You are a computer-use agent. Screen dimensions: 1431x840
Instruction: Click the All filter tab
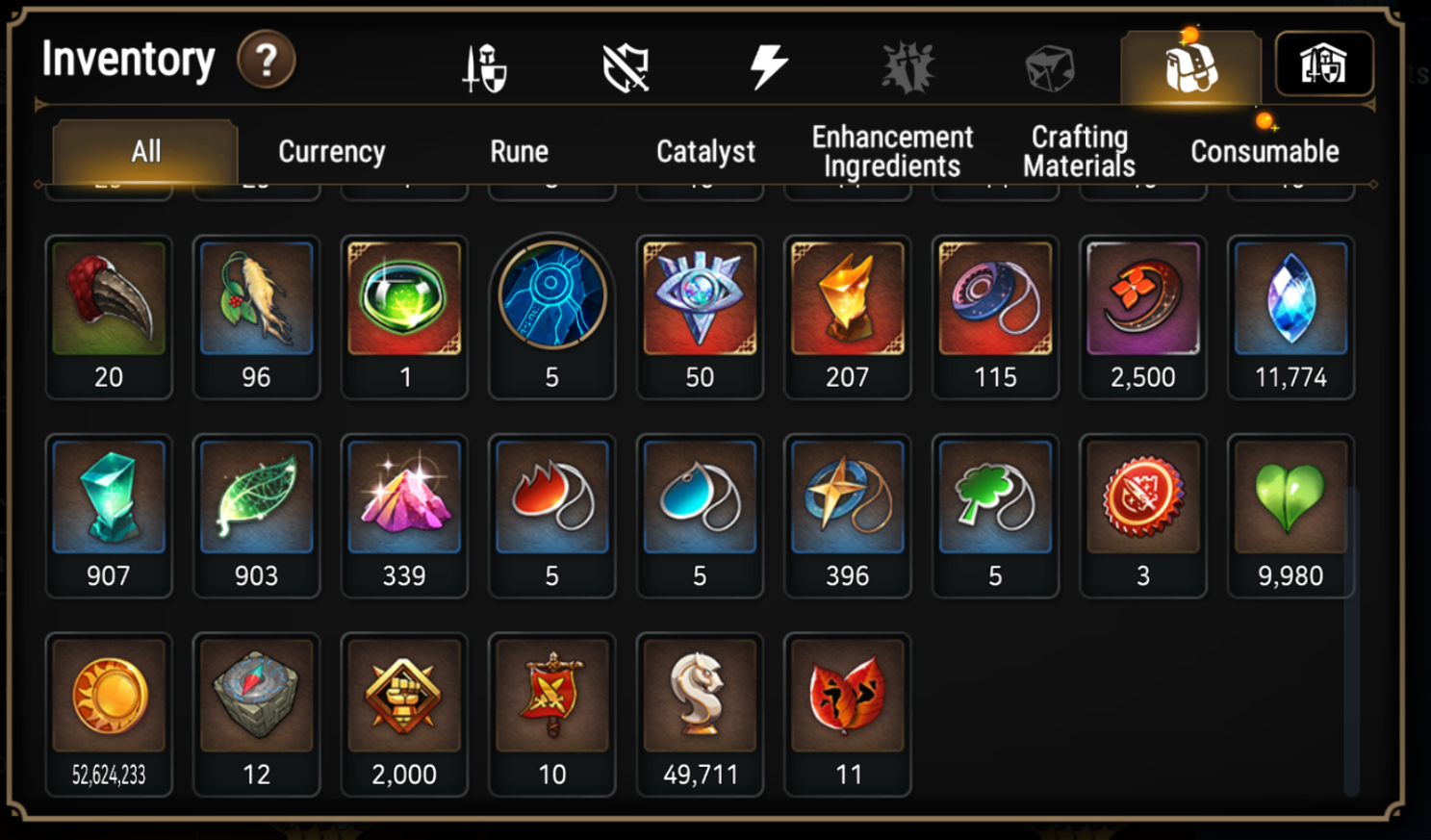click(x=144, y=151)
